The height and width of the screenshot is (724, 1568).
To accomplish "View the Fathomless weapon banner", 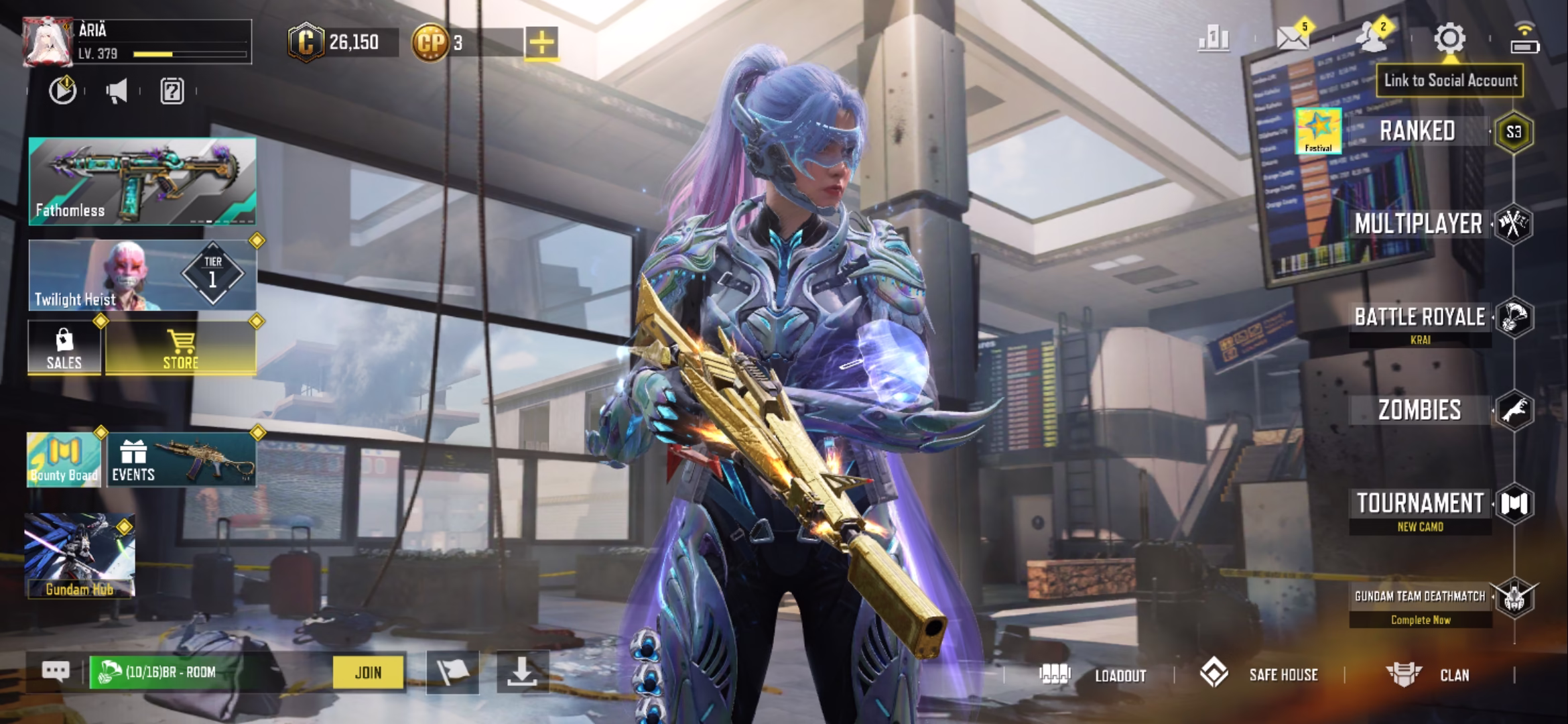I will coord(142,181).
